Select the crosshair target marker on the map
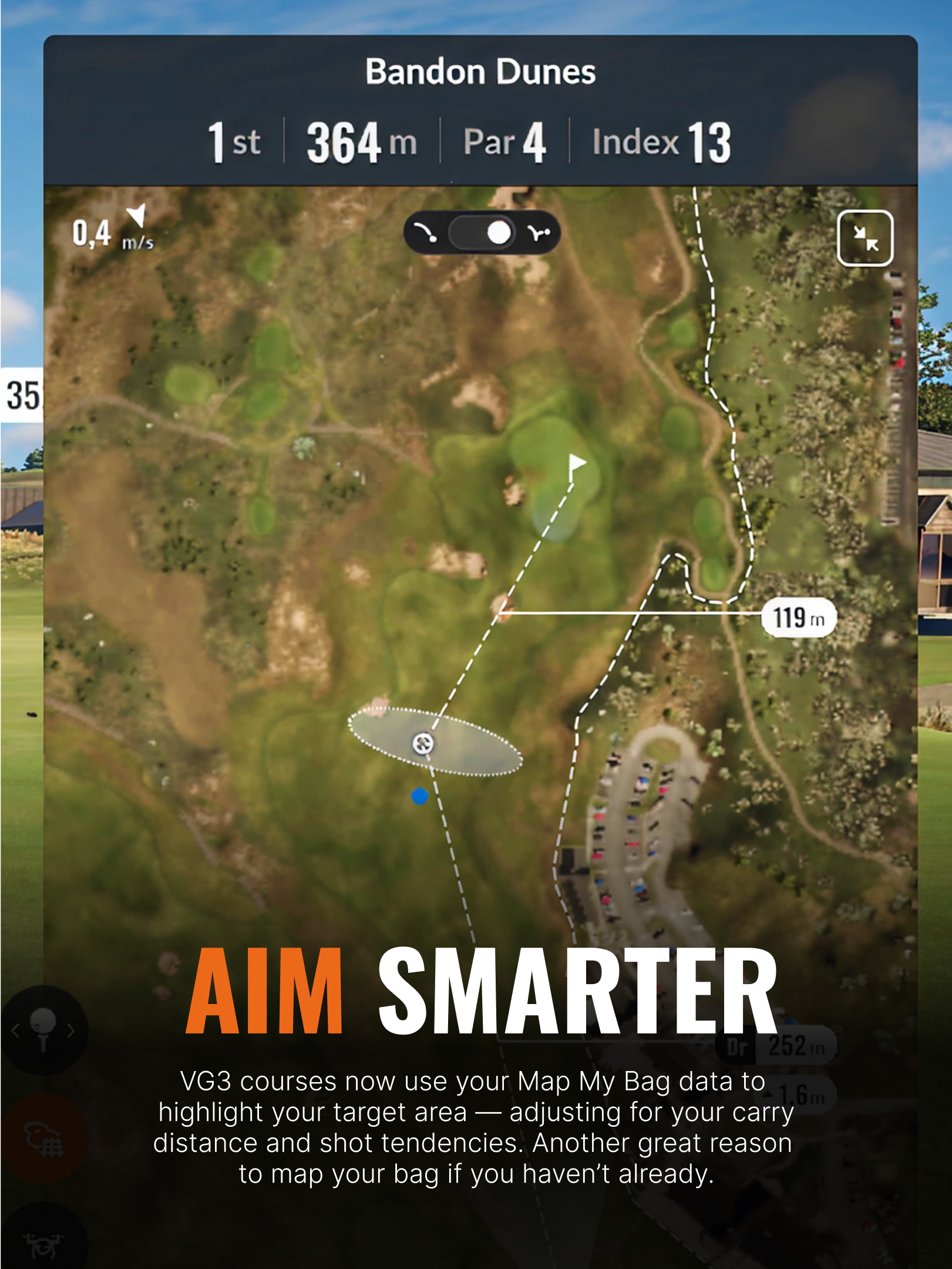The height and width of the screenshot is (1269, 952). tap(423, 744)
